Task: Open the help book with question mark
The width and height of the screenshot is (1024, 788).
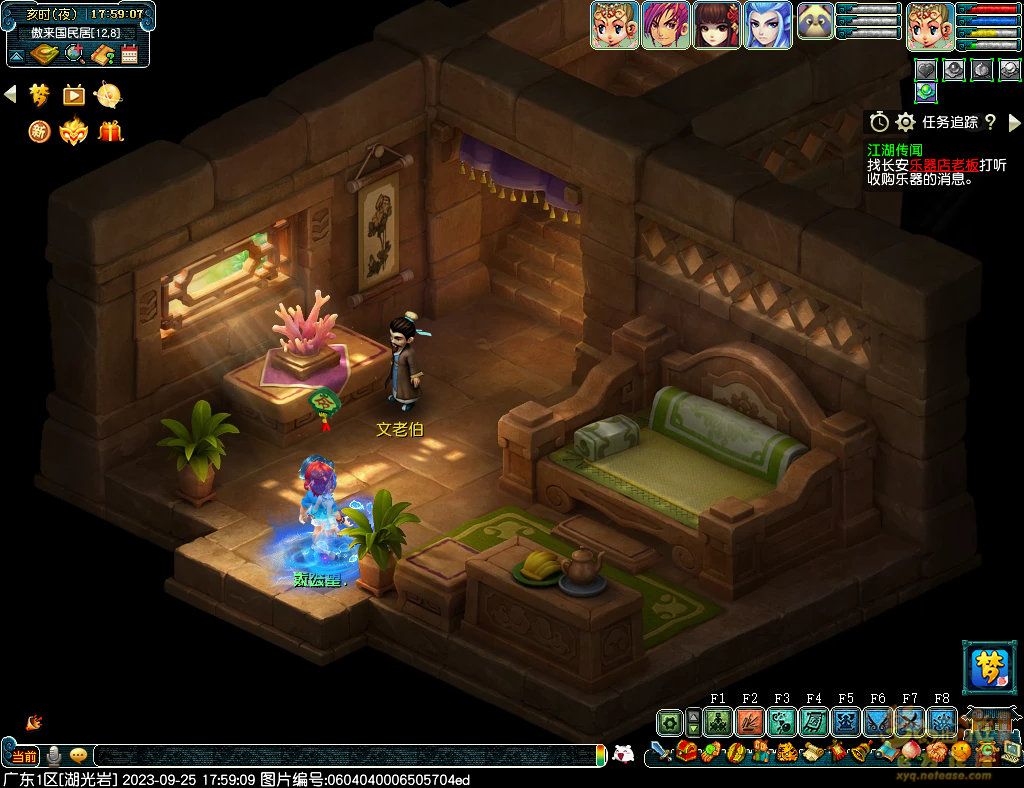Action: (x=101, y=55)
